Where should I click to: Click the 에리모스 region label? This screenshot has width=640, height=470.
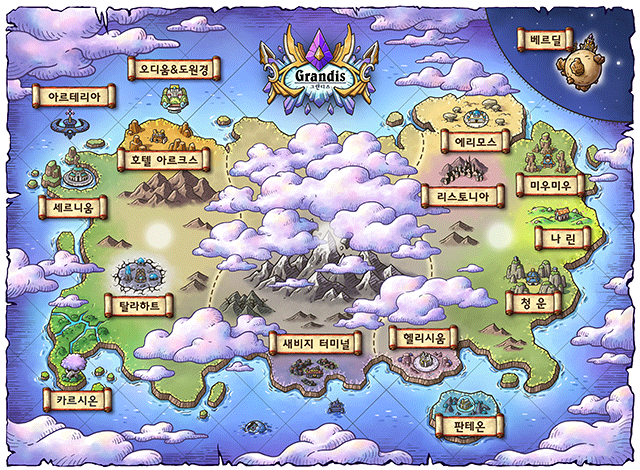[476, 142]
